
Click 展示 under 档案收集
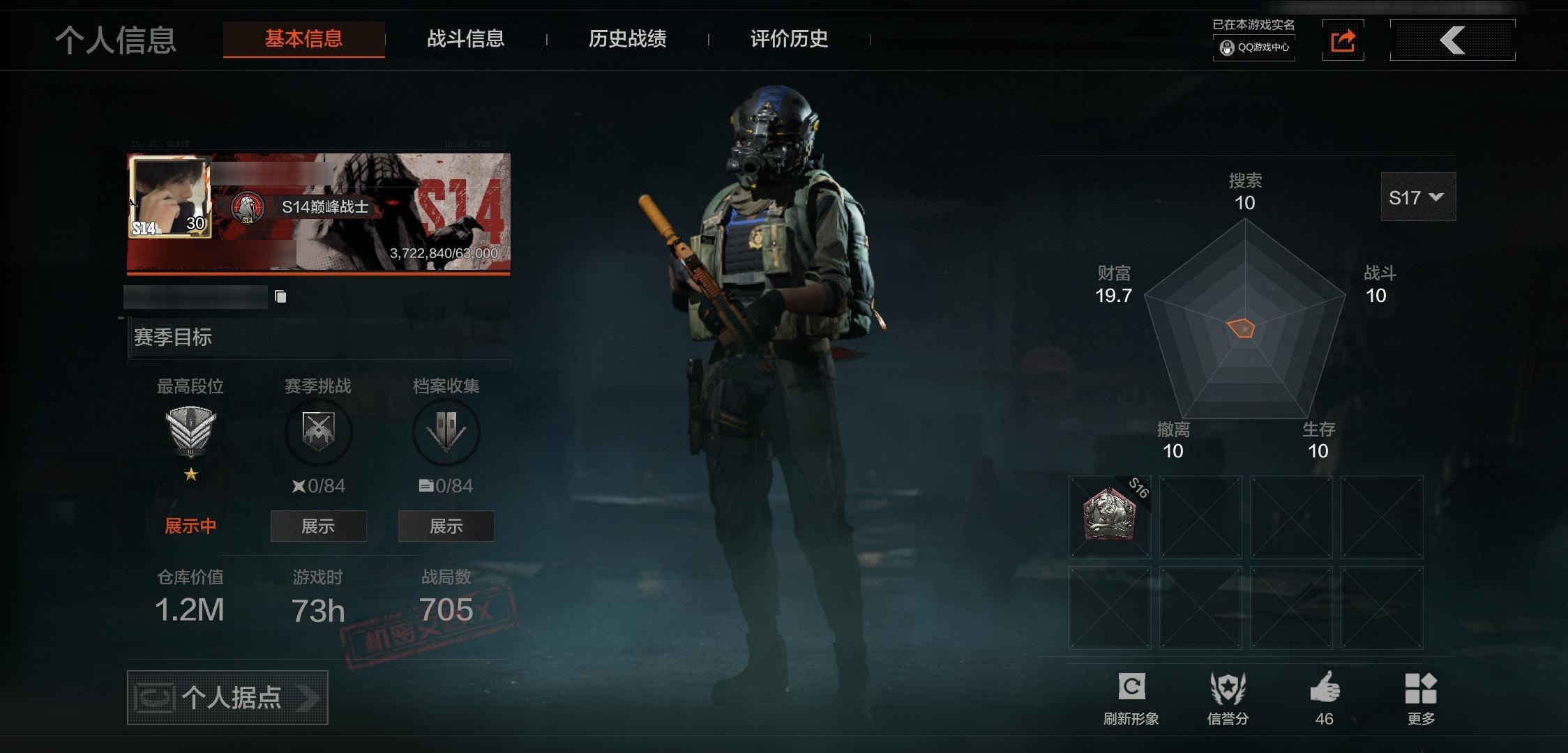[446, 526]
